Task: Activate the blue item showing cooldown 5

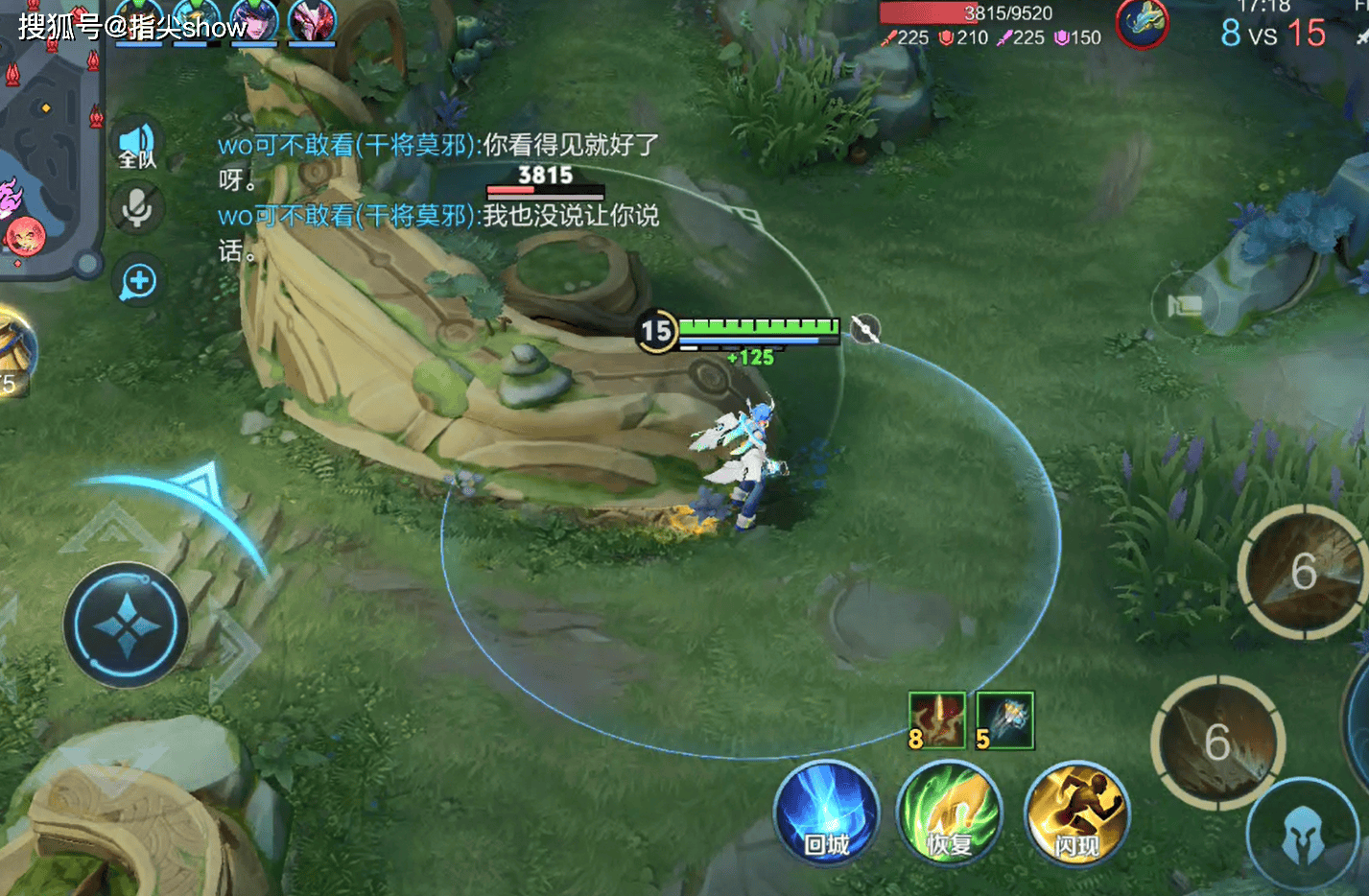Action: click(x=1004, y=719)
